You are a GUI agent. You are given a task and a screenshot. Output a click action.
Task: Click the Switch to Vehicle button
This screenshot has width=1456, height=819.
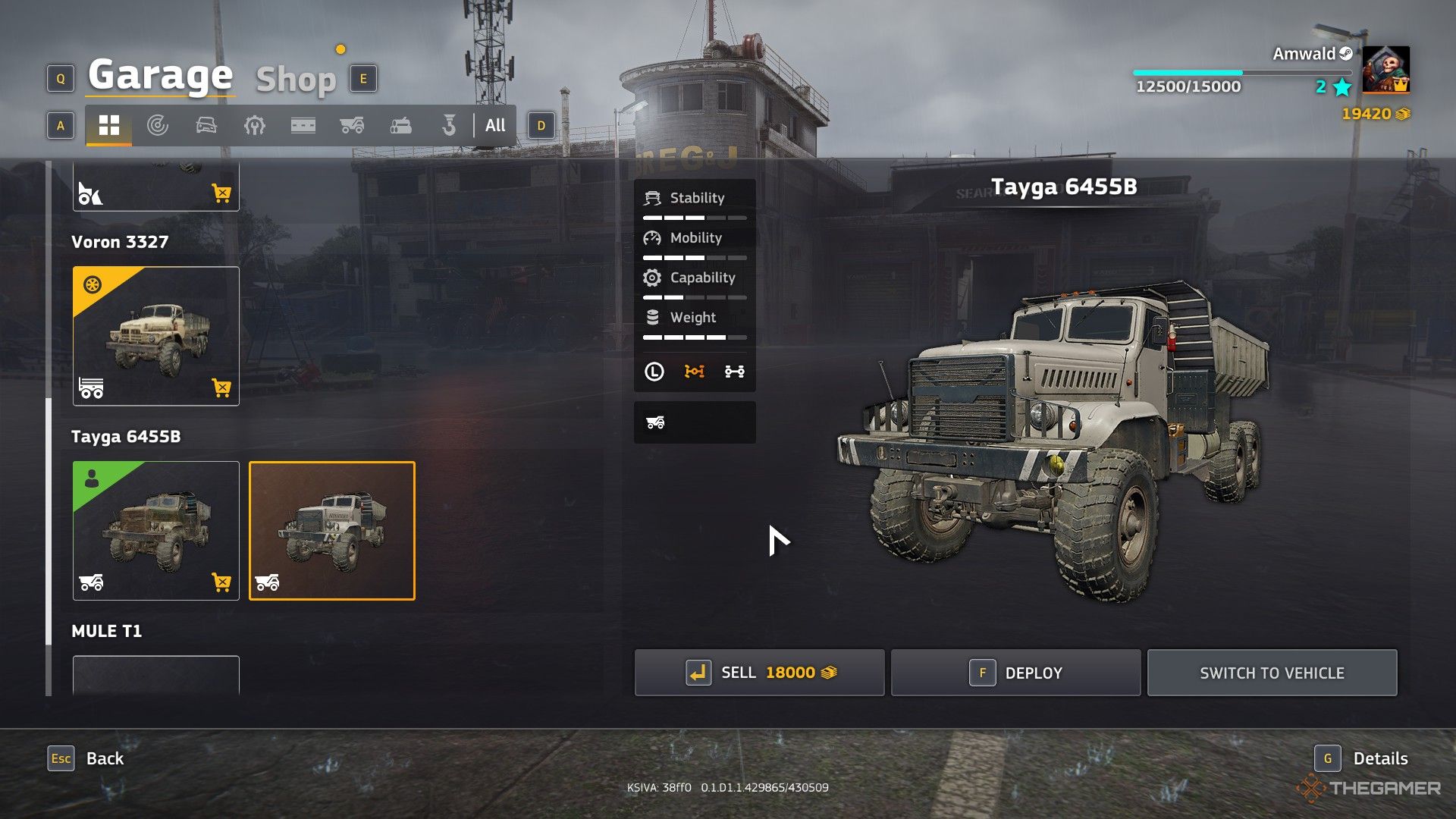[x=1272, y=673]
